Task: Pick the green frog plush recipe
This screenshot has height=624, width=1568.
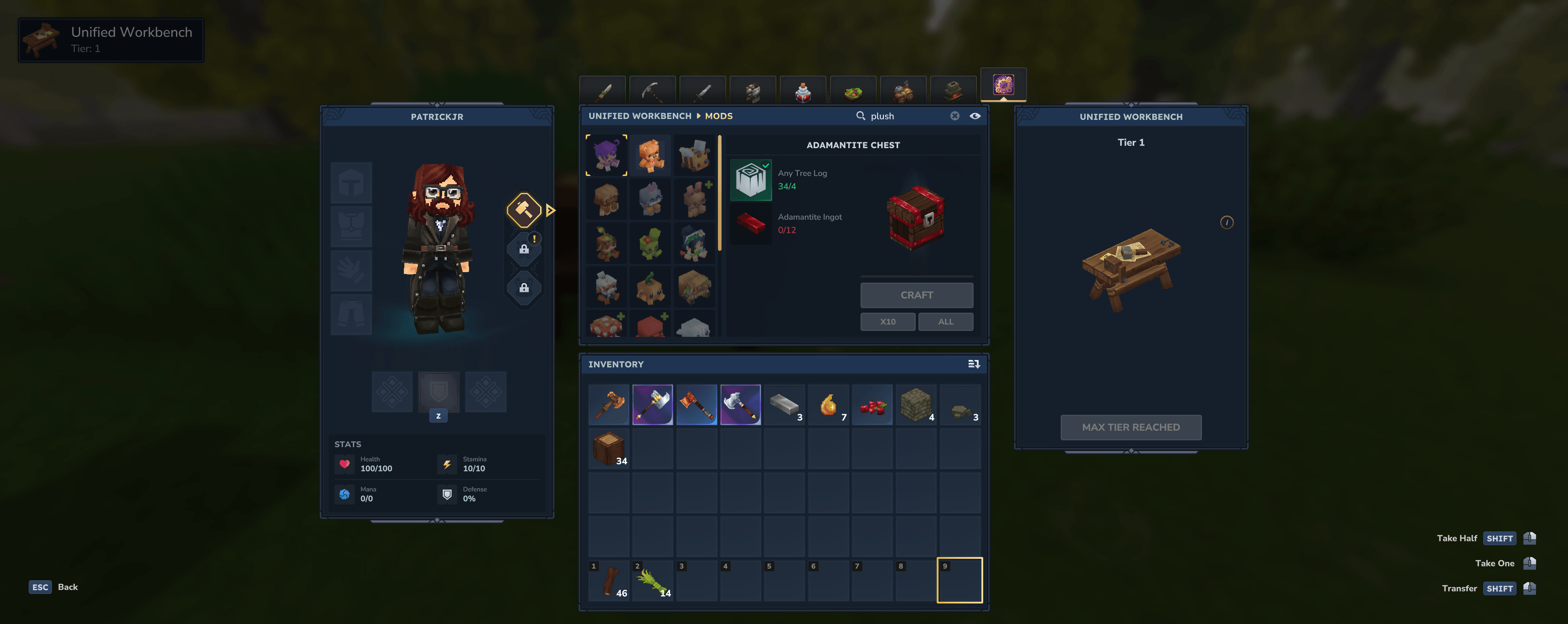Action: point(650,243)
